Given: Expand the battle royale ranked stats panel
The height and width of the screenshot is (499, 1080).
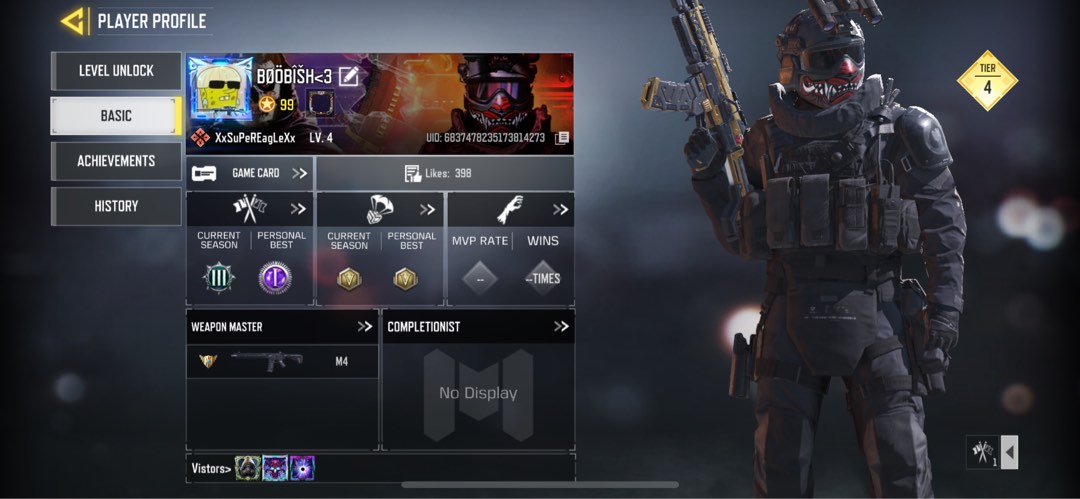Looking at the screenshot, I should click(428, 209).
